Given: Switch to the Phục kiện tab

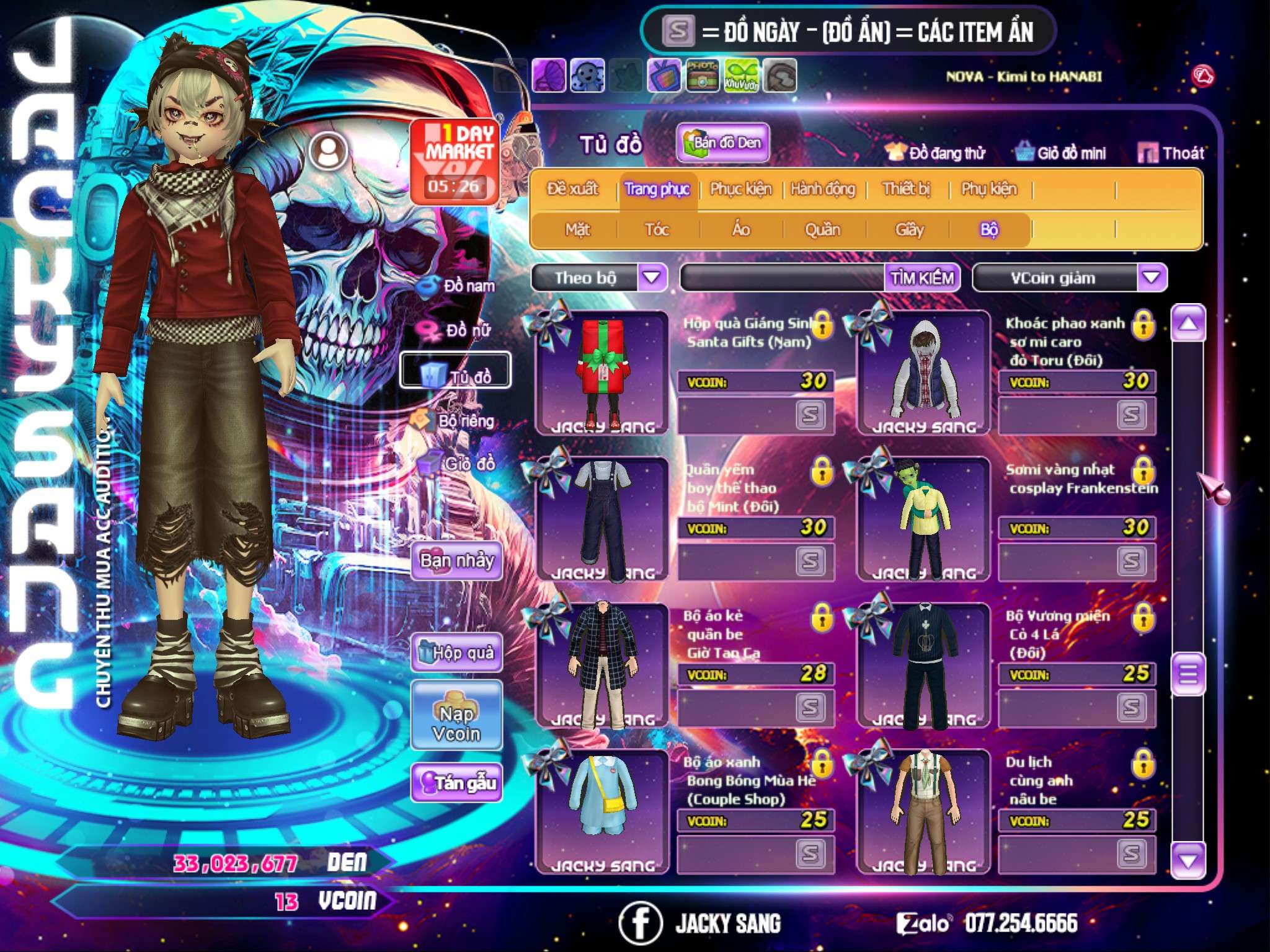Looking at the screenshot, I should coord(740,188).
